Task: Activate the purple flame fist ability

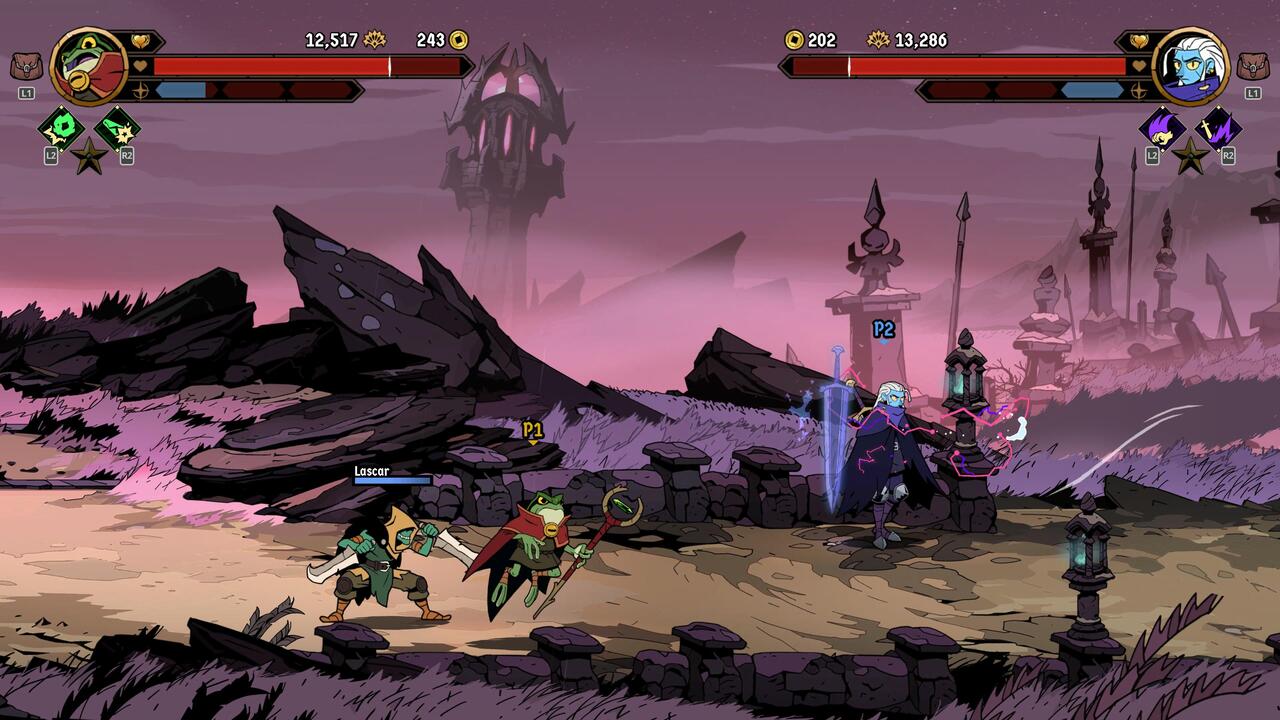Action: tap(1162, 127)
